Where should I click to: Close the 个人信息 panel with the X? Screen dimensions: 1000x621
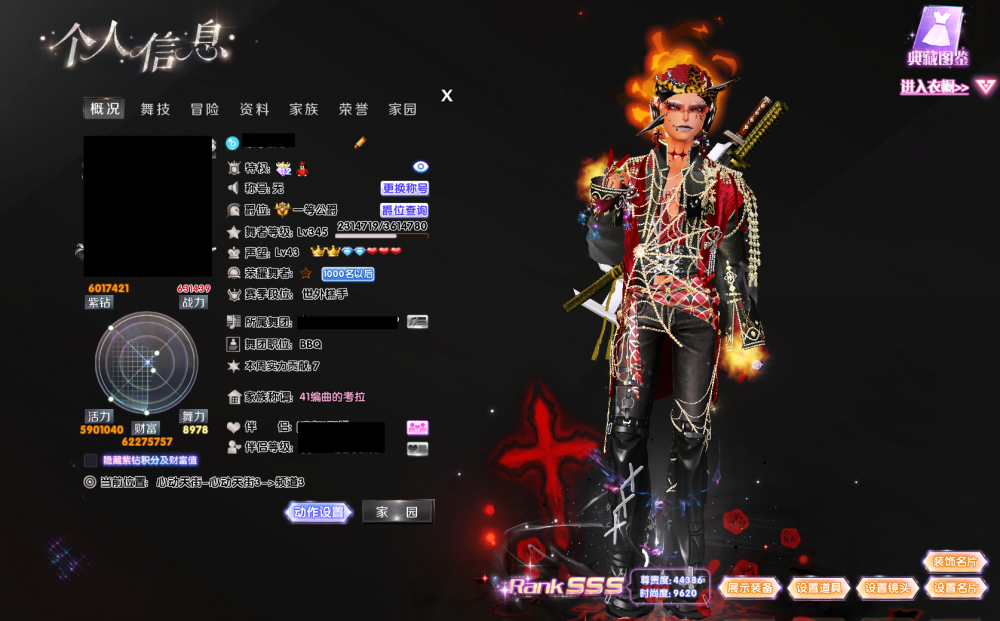pos(447,96)
